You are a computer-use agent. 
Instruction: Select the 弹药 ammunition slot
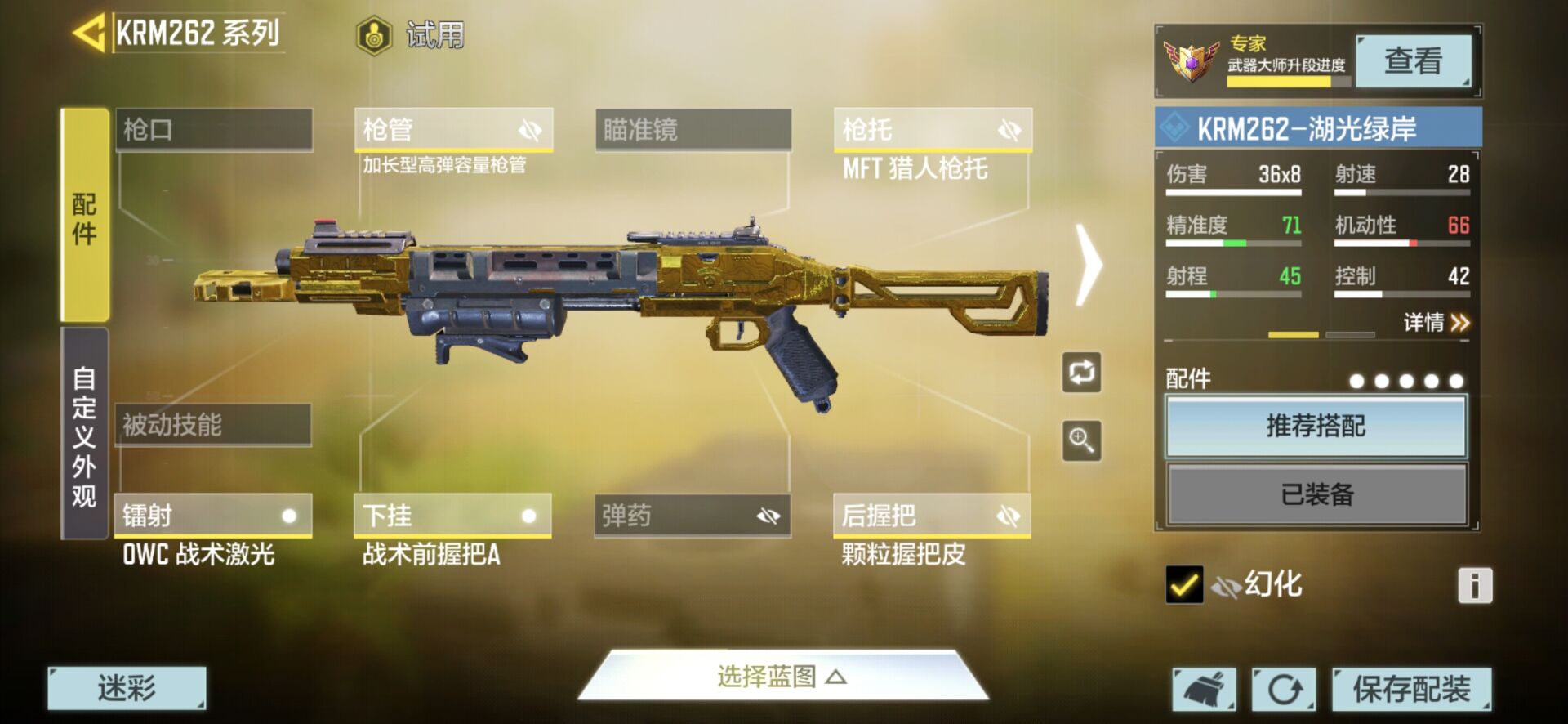pos(692,516)
